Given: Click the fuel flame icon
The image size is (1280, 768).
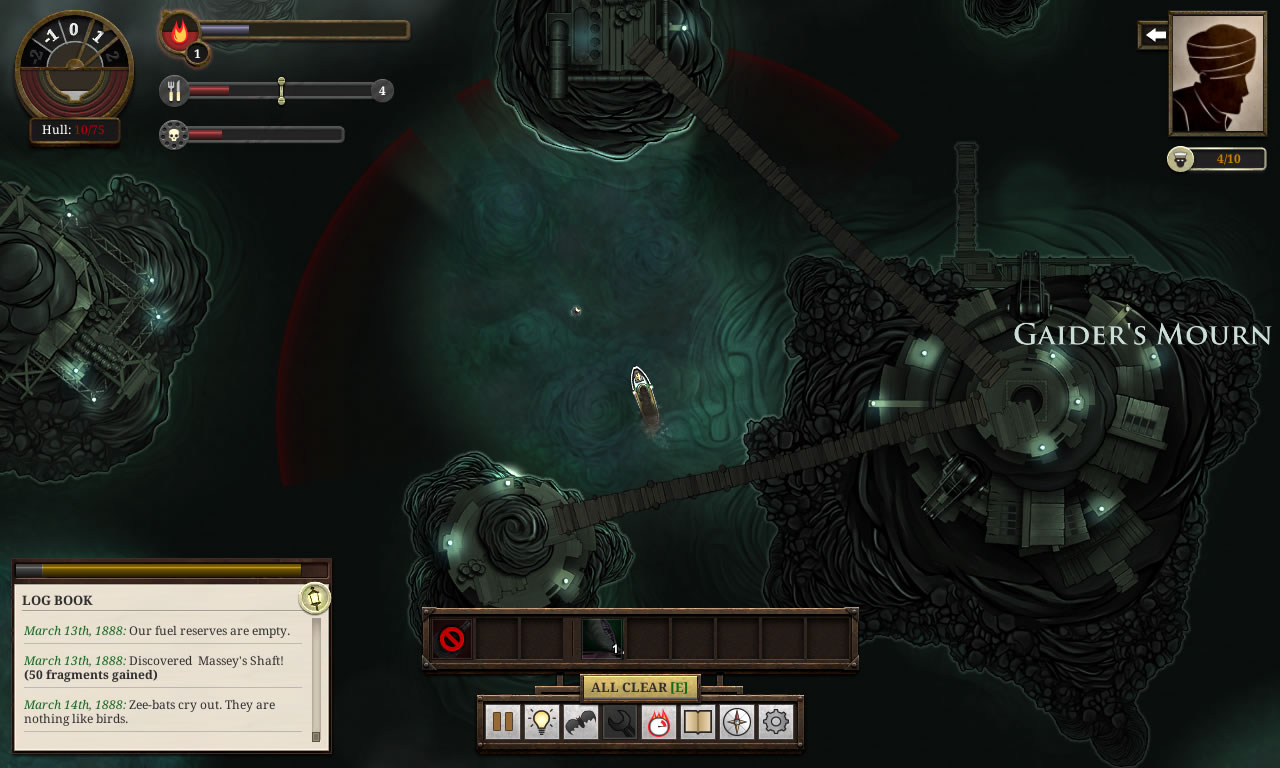Looking at the screenshot, I should [x=180, y=32].
